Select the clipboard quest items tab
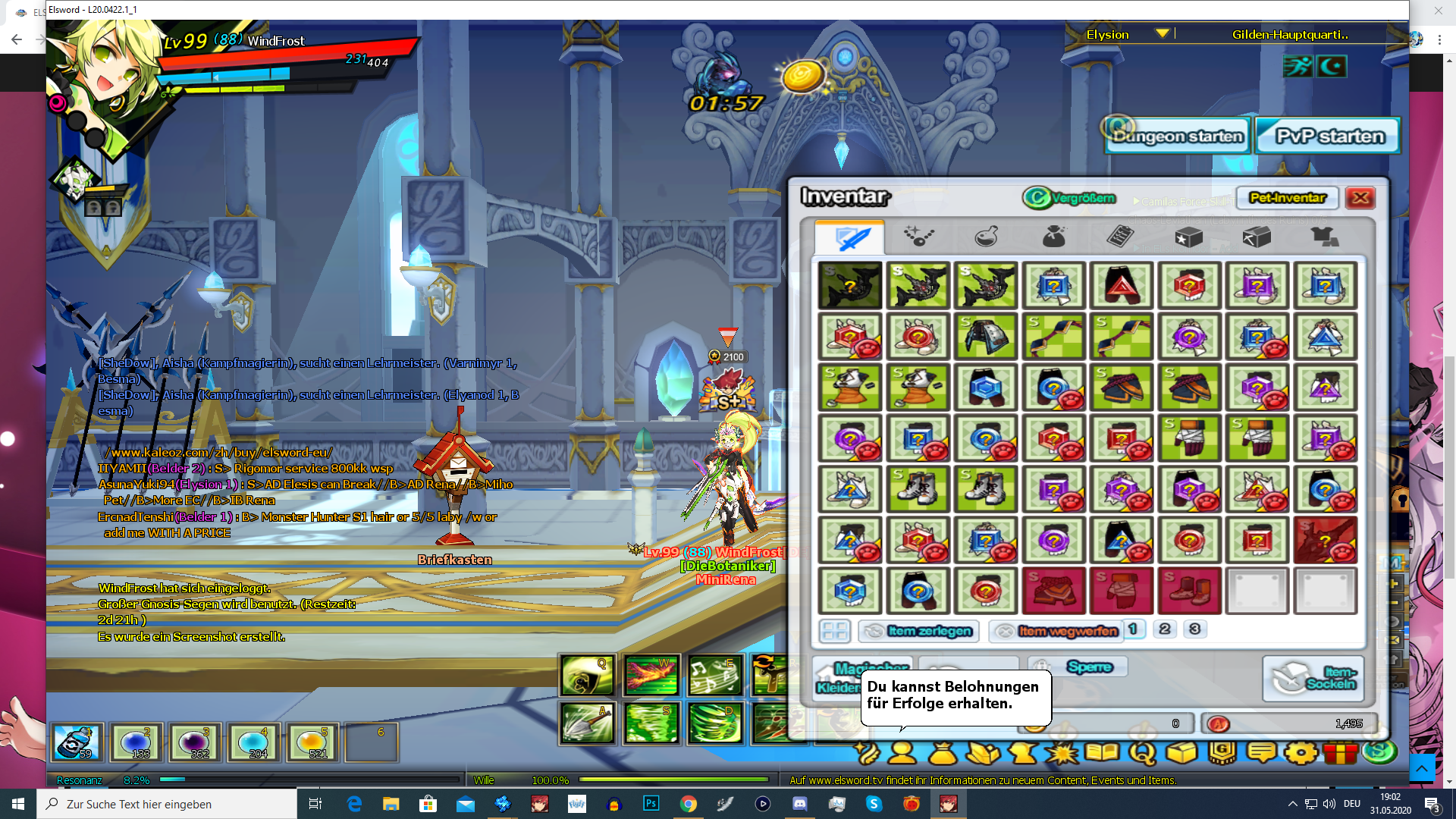Screen dimensions: 1456x819 tap(1120, 237)
